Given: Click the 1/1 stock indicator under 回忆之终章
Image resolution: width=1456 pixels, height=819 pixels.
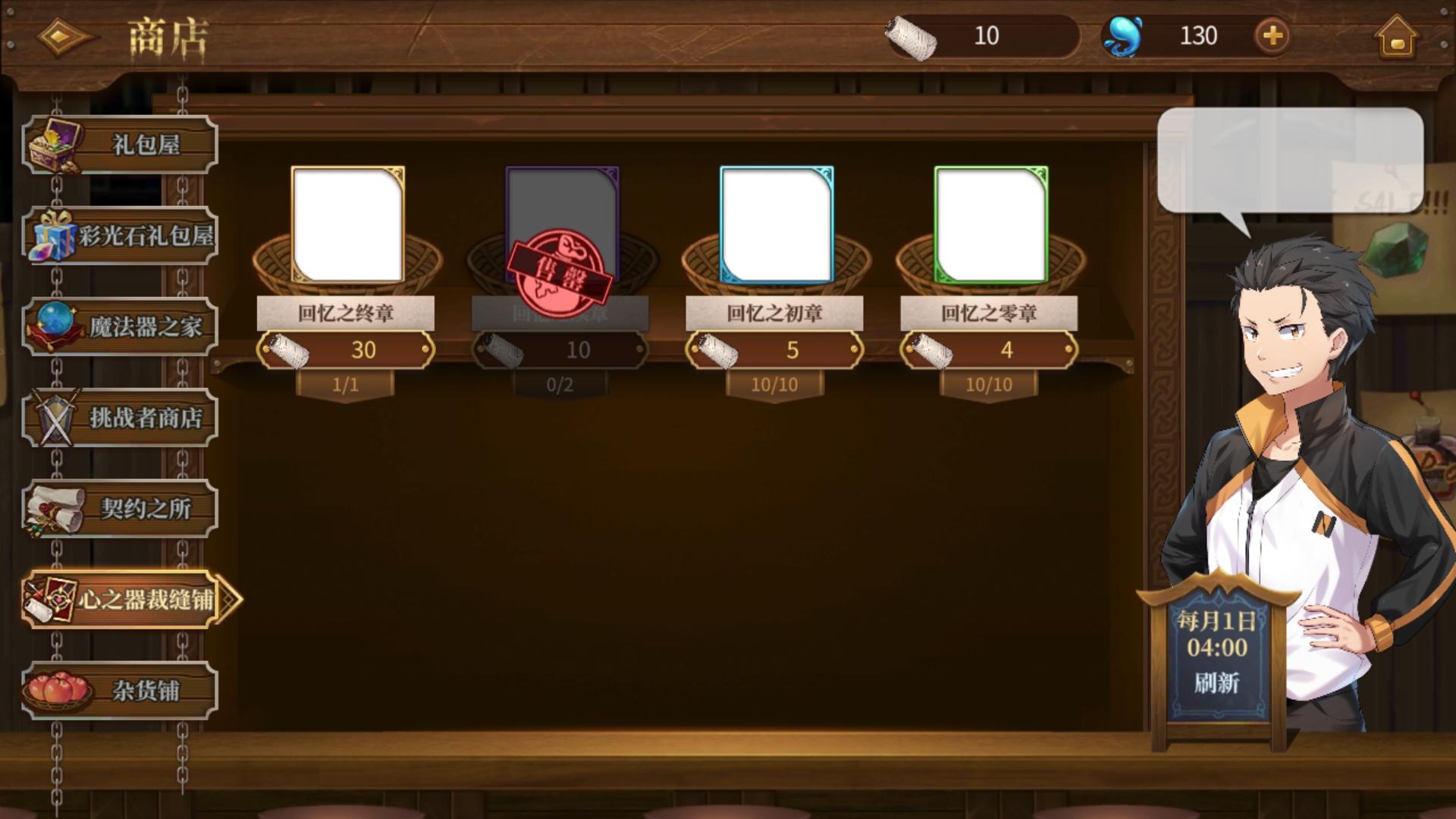Looking at the screenshot, I should (x=347, y=384).
